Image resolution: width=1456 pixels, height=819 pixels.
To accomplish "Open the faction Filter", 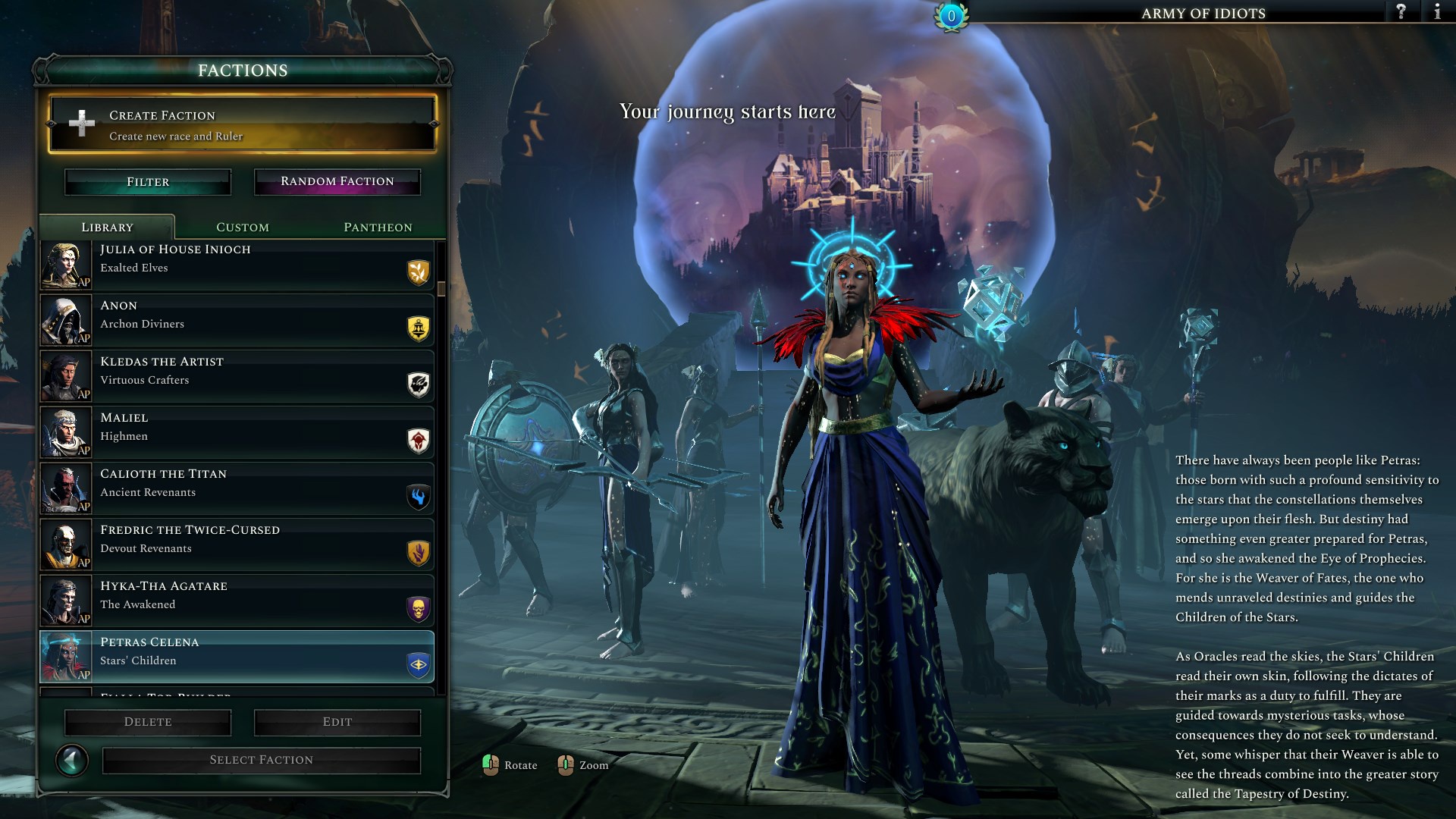I will tap(148, 182).
